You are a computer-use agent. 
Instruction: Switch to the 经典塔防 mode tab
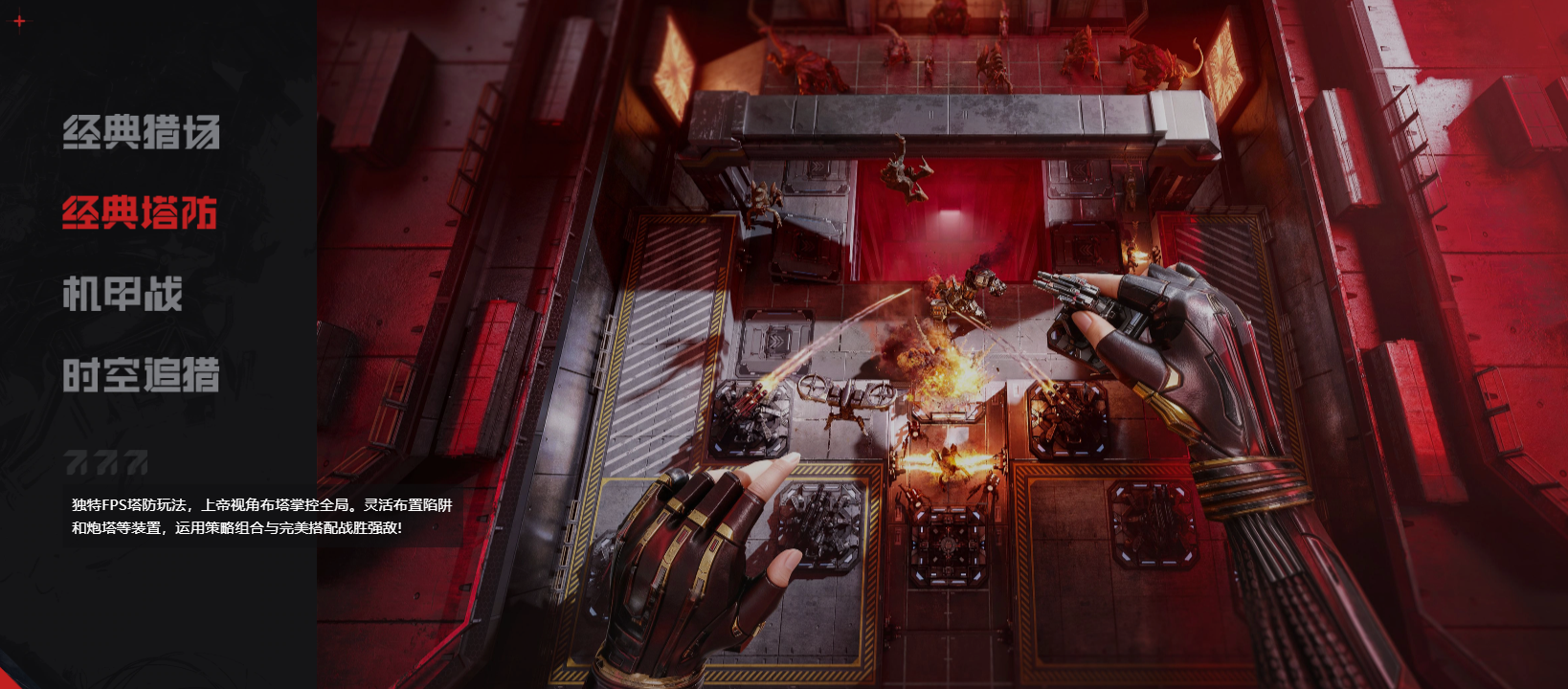(x=140, y=212)
